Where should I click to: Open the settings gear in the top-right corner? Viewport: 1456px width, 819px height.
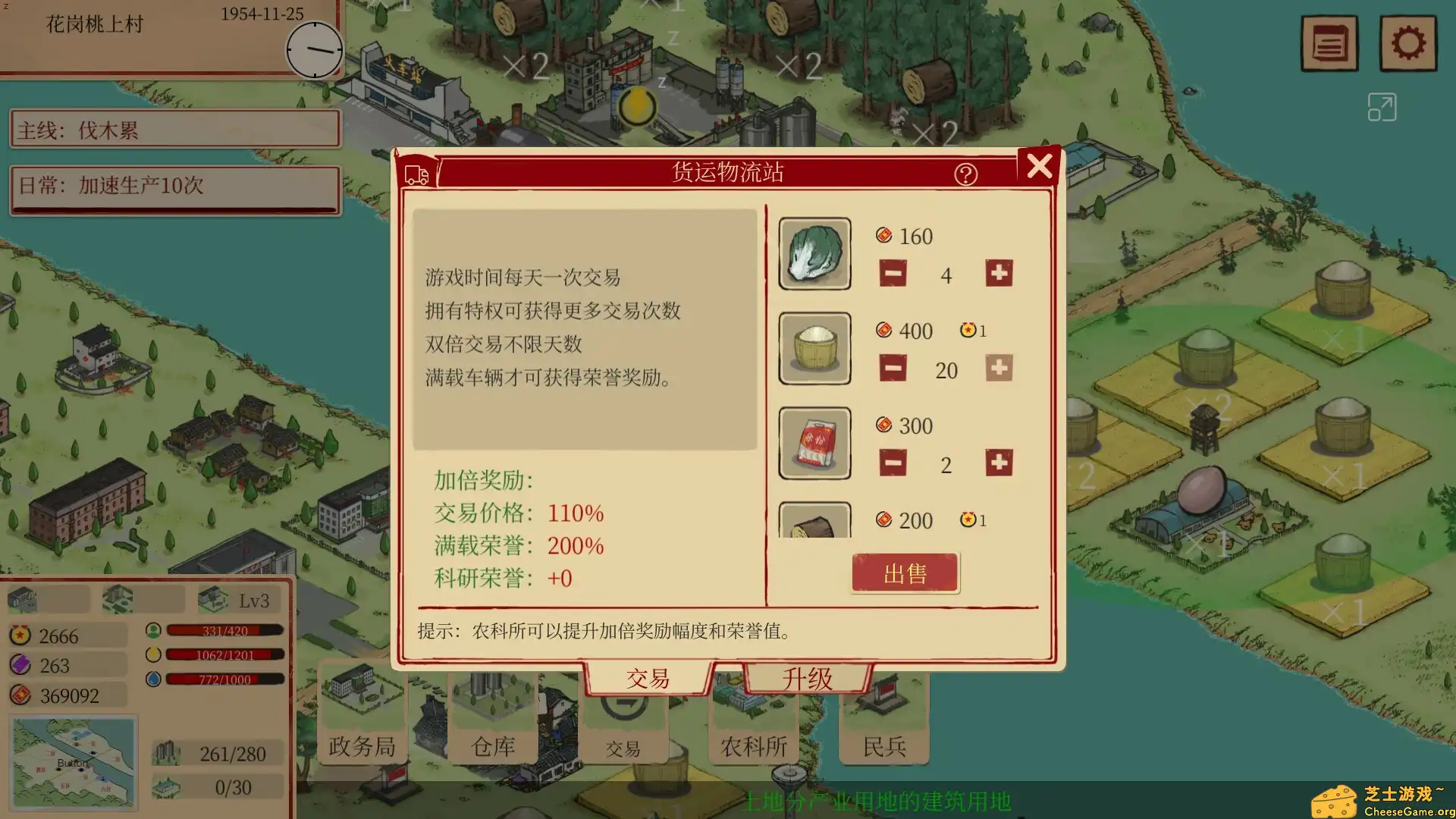point(1408,43)
